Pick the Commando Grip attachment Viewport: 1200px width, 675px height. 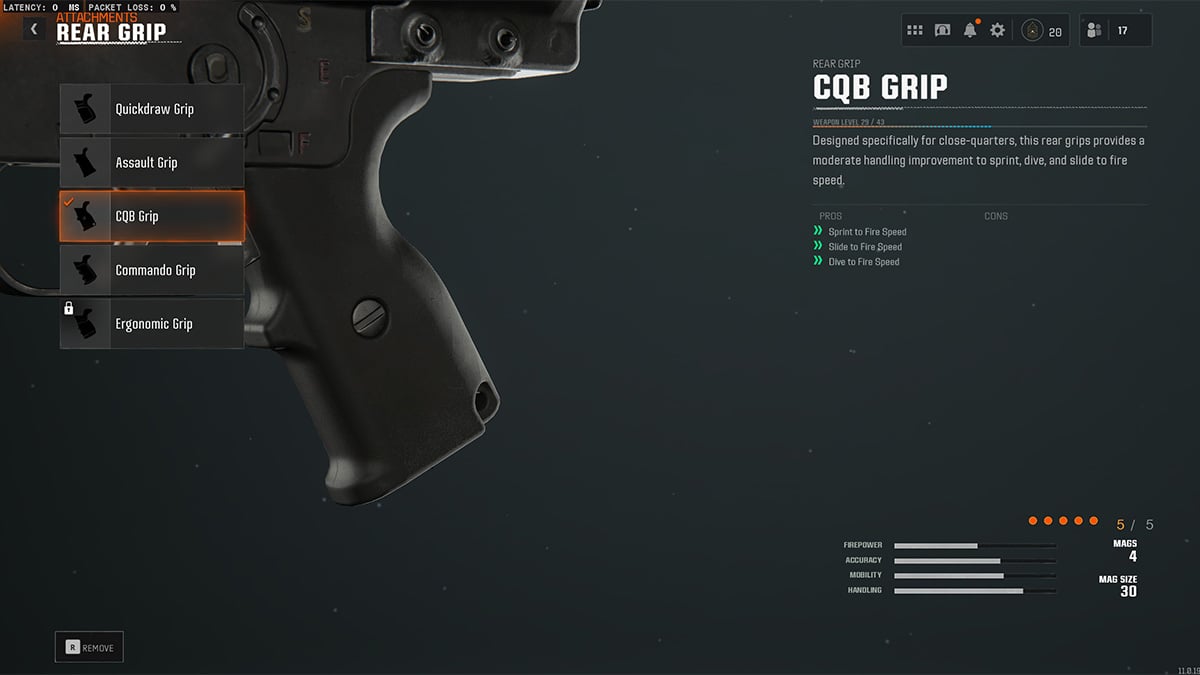[x=152, y=270]
